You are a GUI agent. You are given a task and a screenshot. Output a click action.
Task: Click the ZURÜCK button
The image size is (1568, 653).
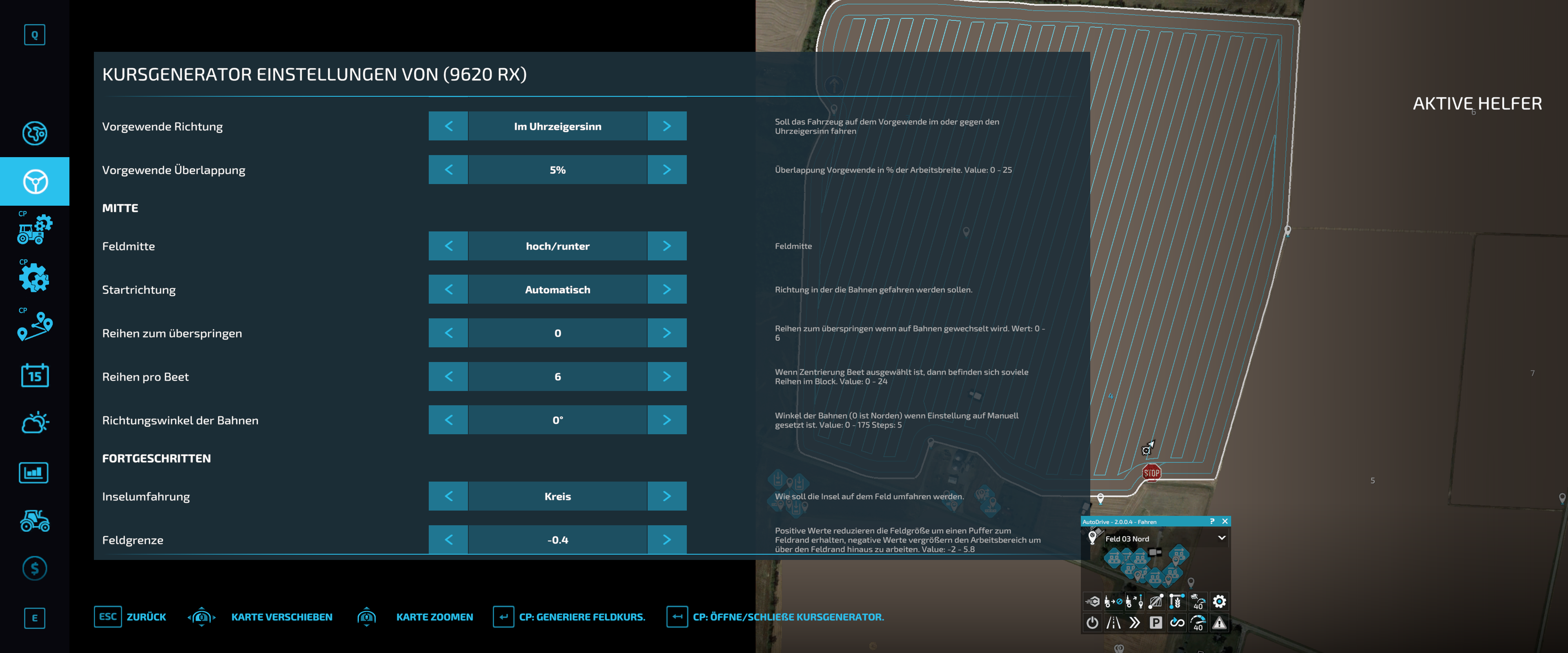pos(146,617)
